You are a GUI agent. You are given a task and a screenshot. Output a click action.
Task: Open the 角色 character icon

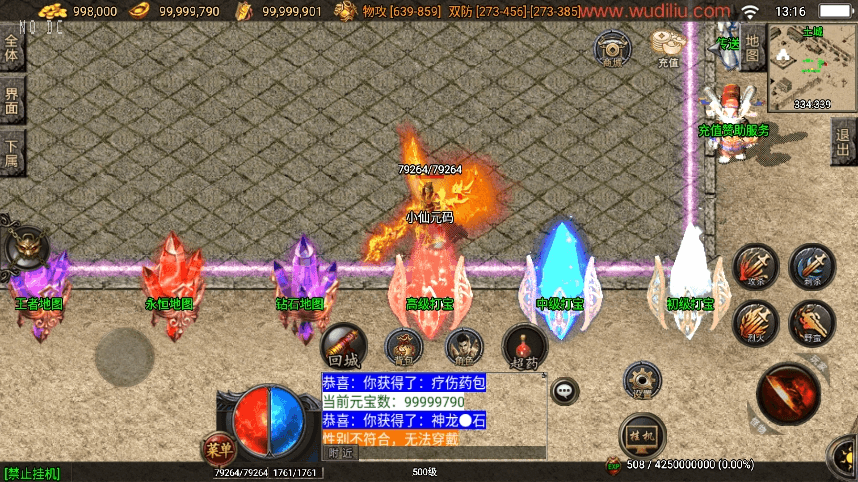click(462, 347)
